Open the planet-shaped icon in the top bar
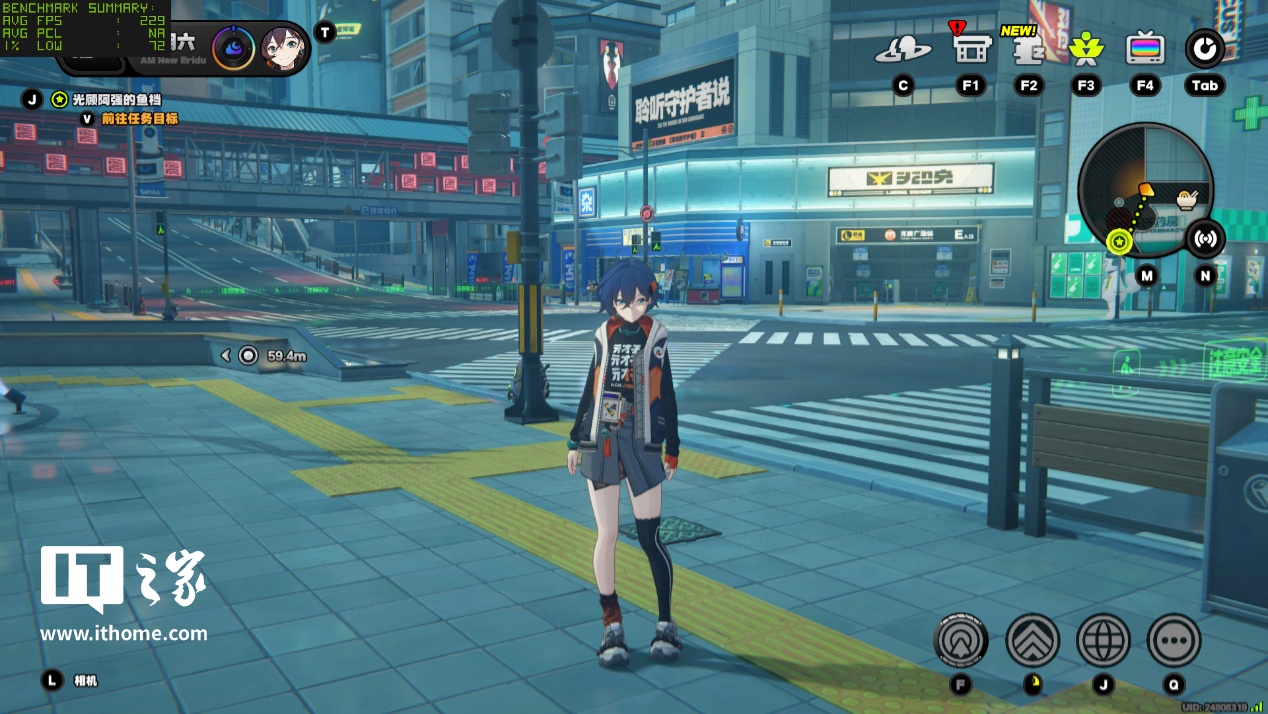The height and width of the screenshot is (714, 1268). pyautogui.click(x=902, y=49)
